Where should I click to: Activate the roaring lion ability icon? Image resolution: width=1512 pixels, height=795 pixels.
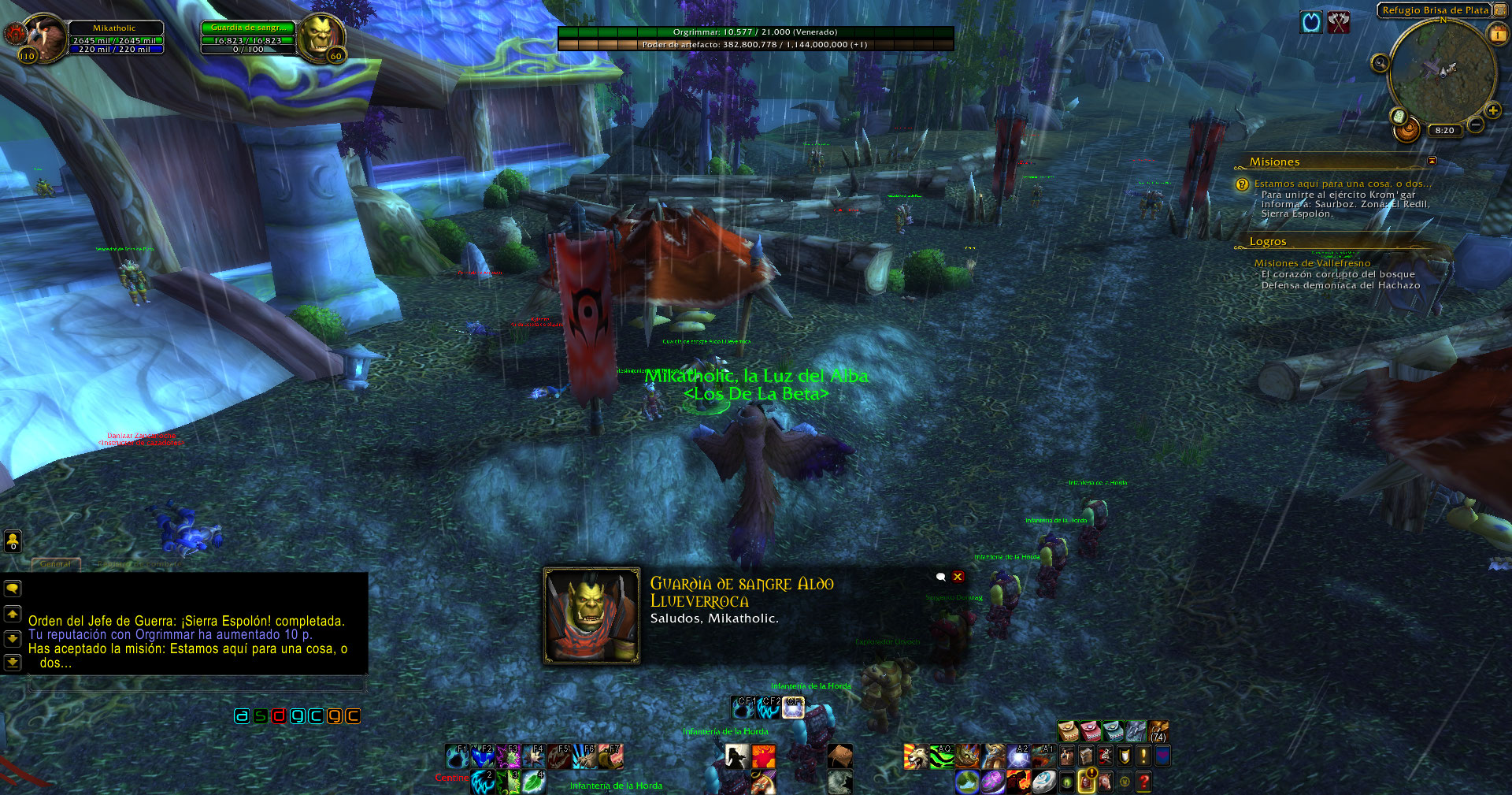point(916,756)
